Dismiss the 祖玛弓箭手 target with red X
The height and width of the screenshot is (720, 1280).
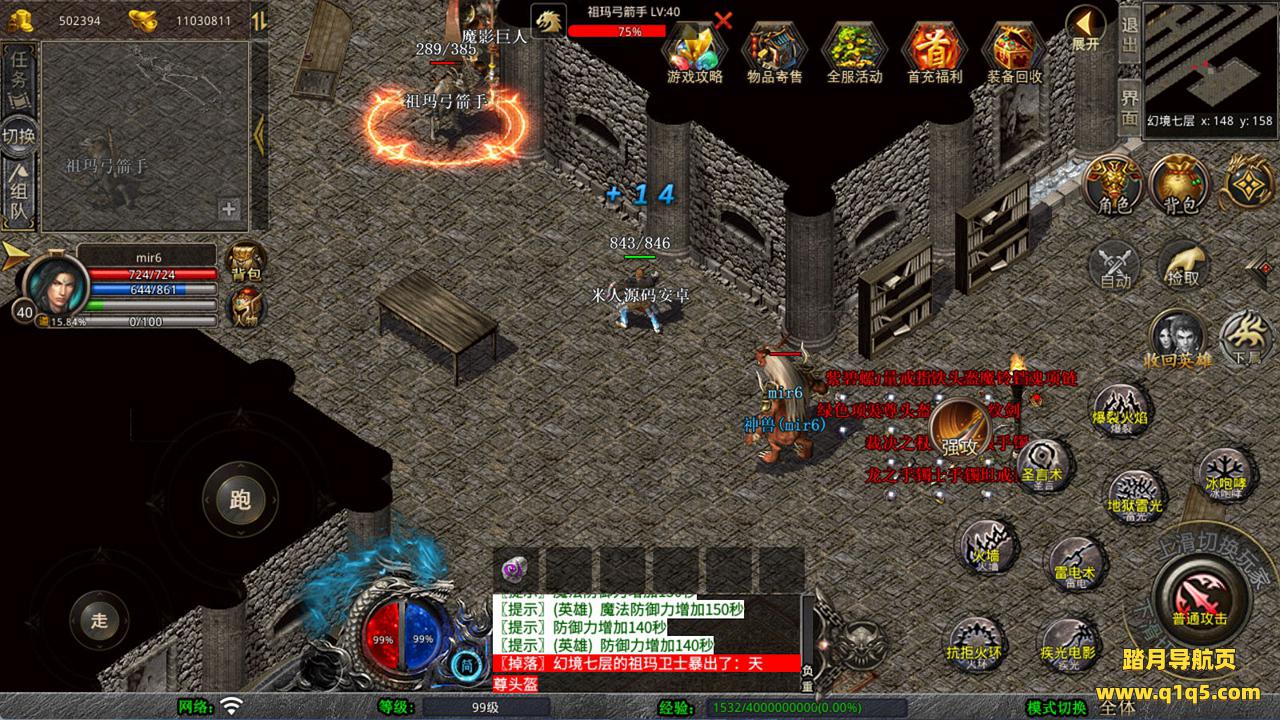(723, 20)
